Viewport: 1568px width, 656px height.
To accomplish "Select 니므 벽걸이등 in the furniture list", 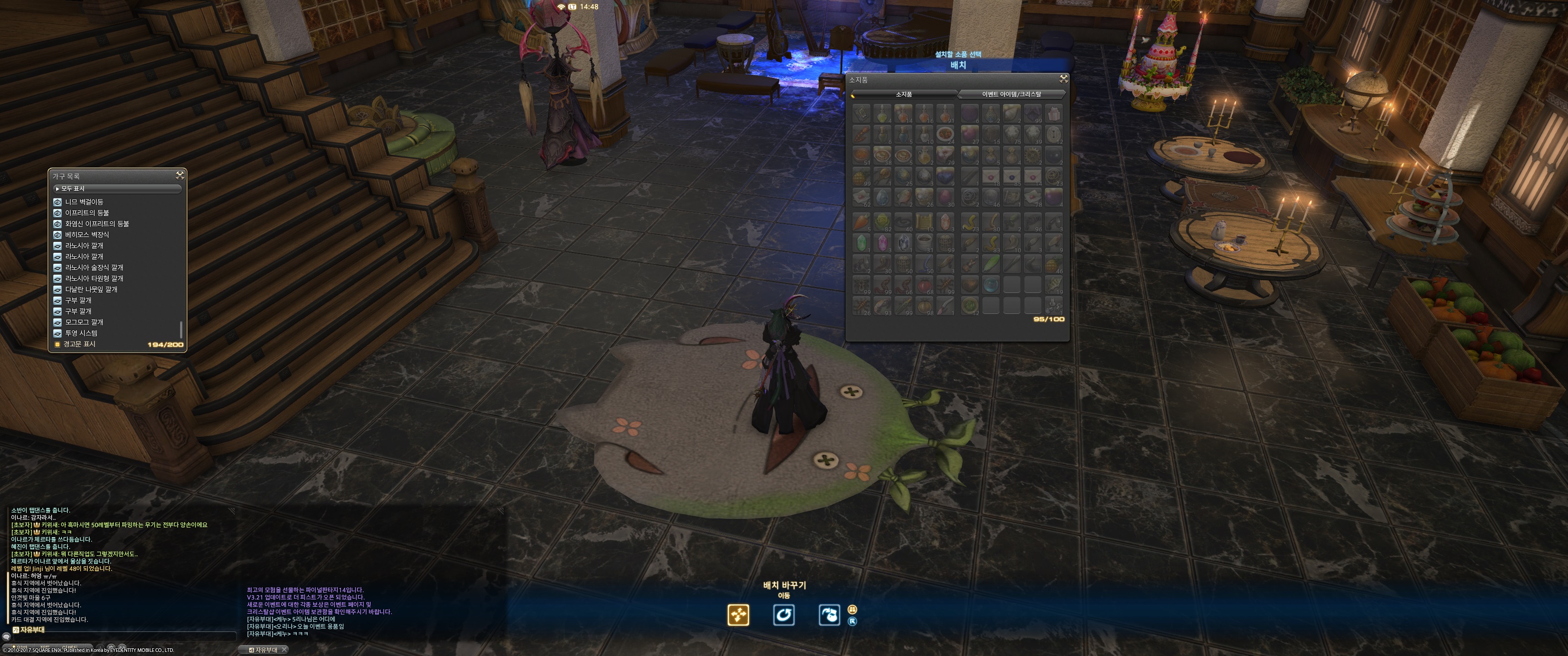I will click(84, 202).
